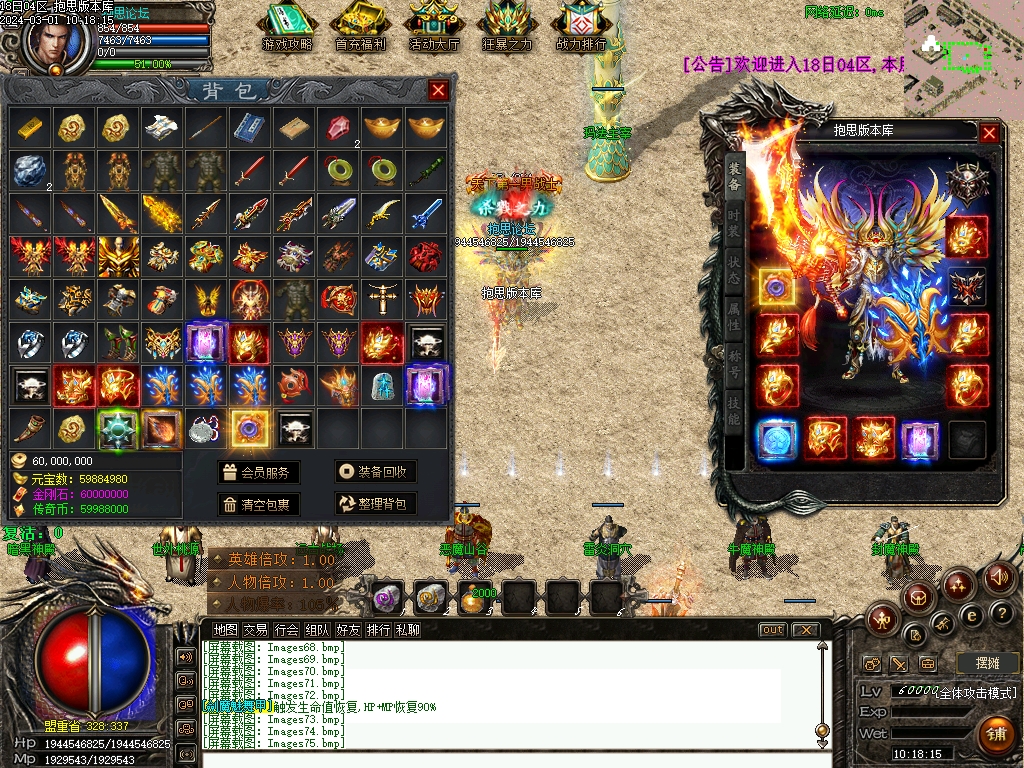Image resolution: width=1024 pixels, height=768 pixels.
Task: Empty the bag with 清空包裹
Action: click(x=258, y=505)
